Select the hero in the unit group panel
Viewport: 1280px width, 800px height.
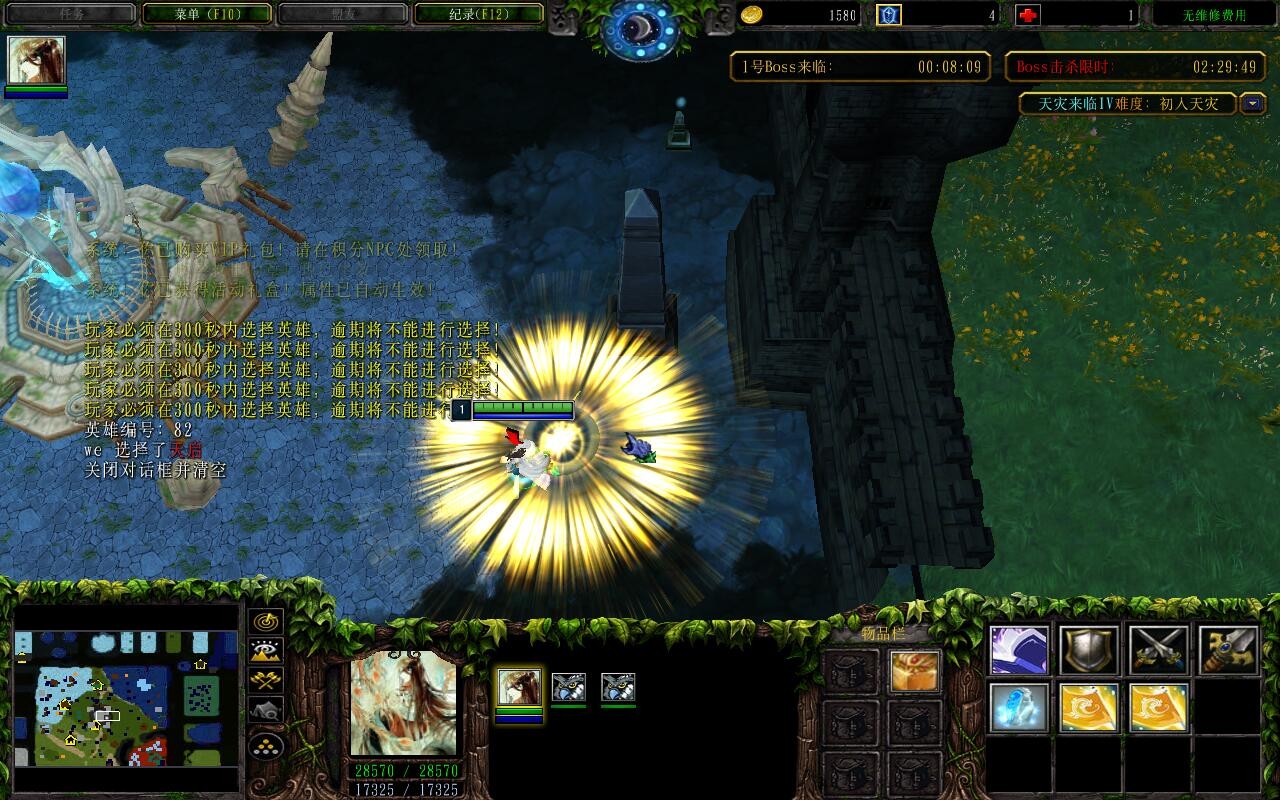click(x=520, y=687)
